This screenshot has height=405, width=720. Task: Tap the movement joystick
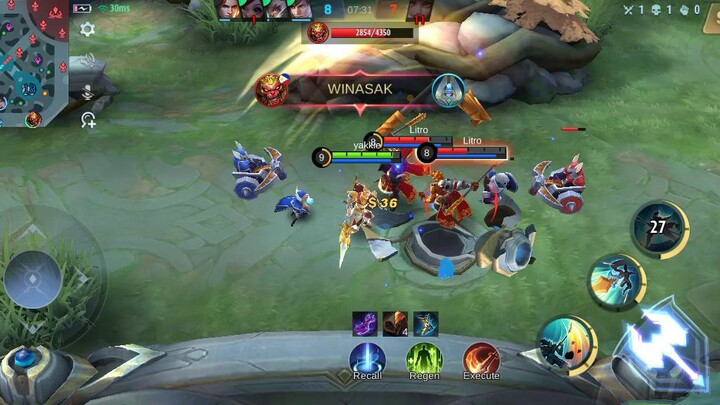tap(33, 278)
